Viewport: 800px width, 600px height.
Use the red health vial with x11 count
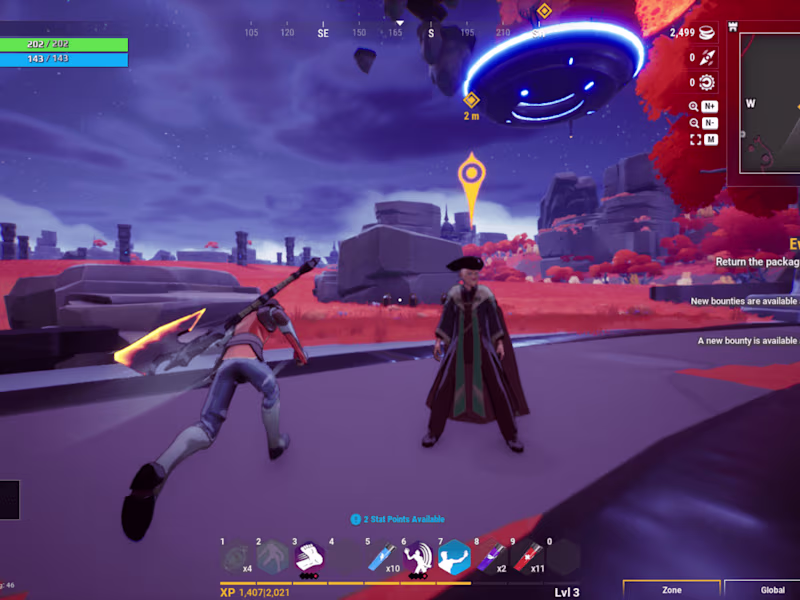[527, 557]
